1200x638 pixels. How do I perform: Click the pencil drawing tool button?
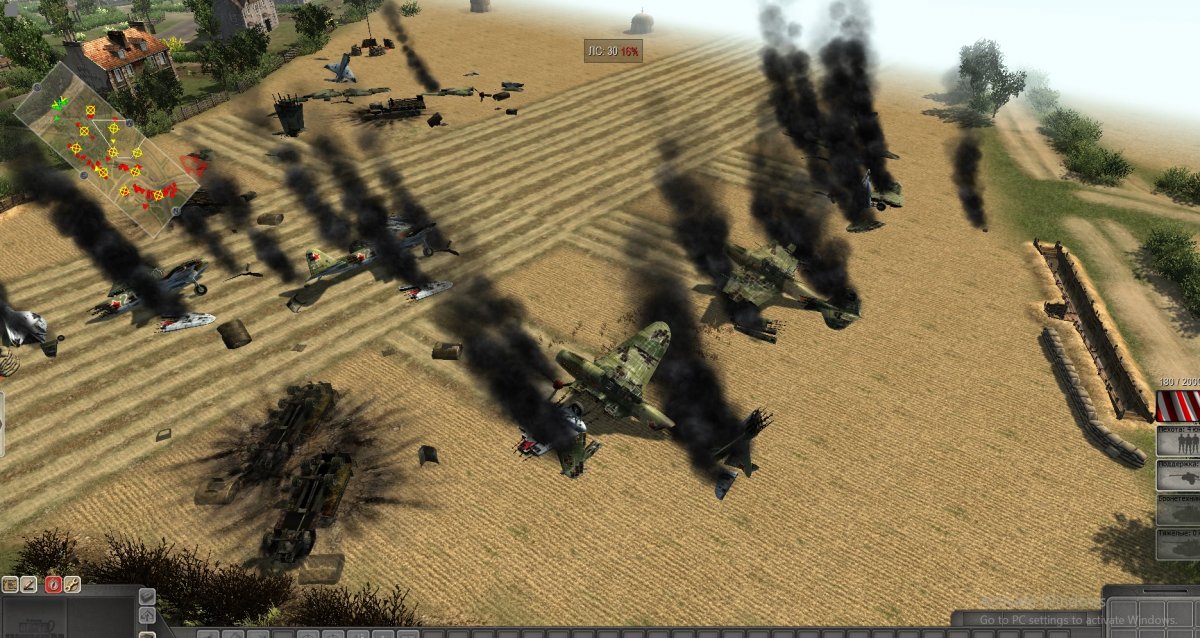(x=30, y=584)
